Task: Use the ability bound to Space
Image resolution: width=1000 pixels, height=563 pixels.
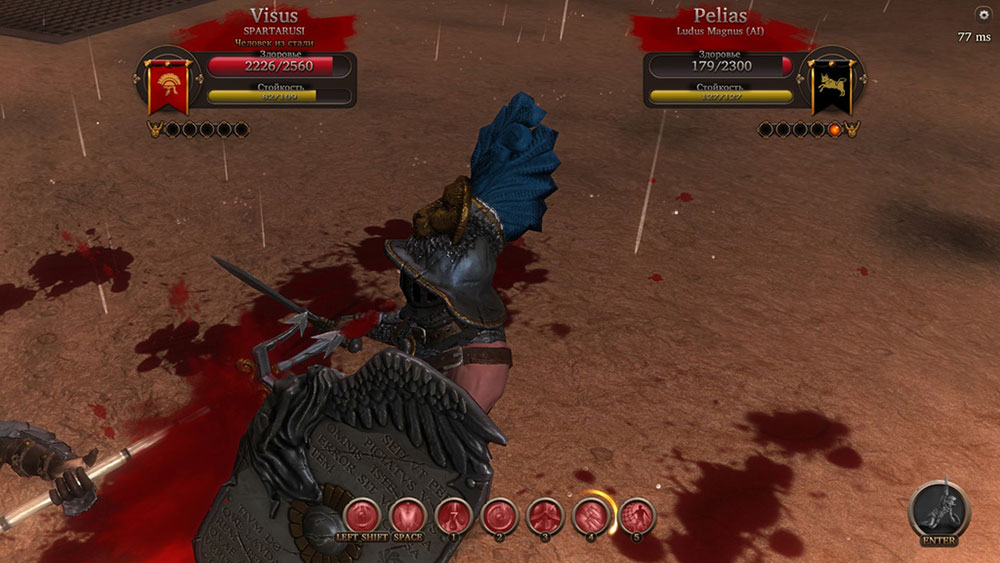Action: tap(407, 516)
